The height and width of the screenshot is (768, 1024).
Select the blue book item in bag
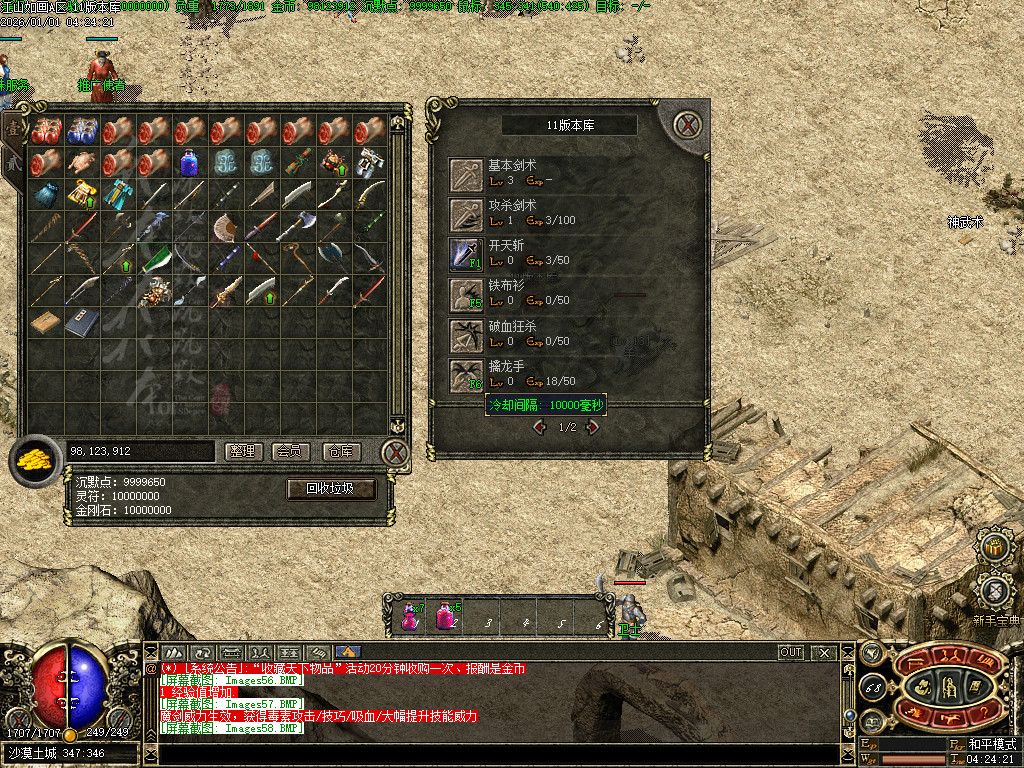point(81,322)
